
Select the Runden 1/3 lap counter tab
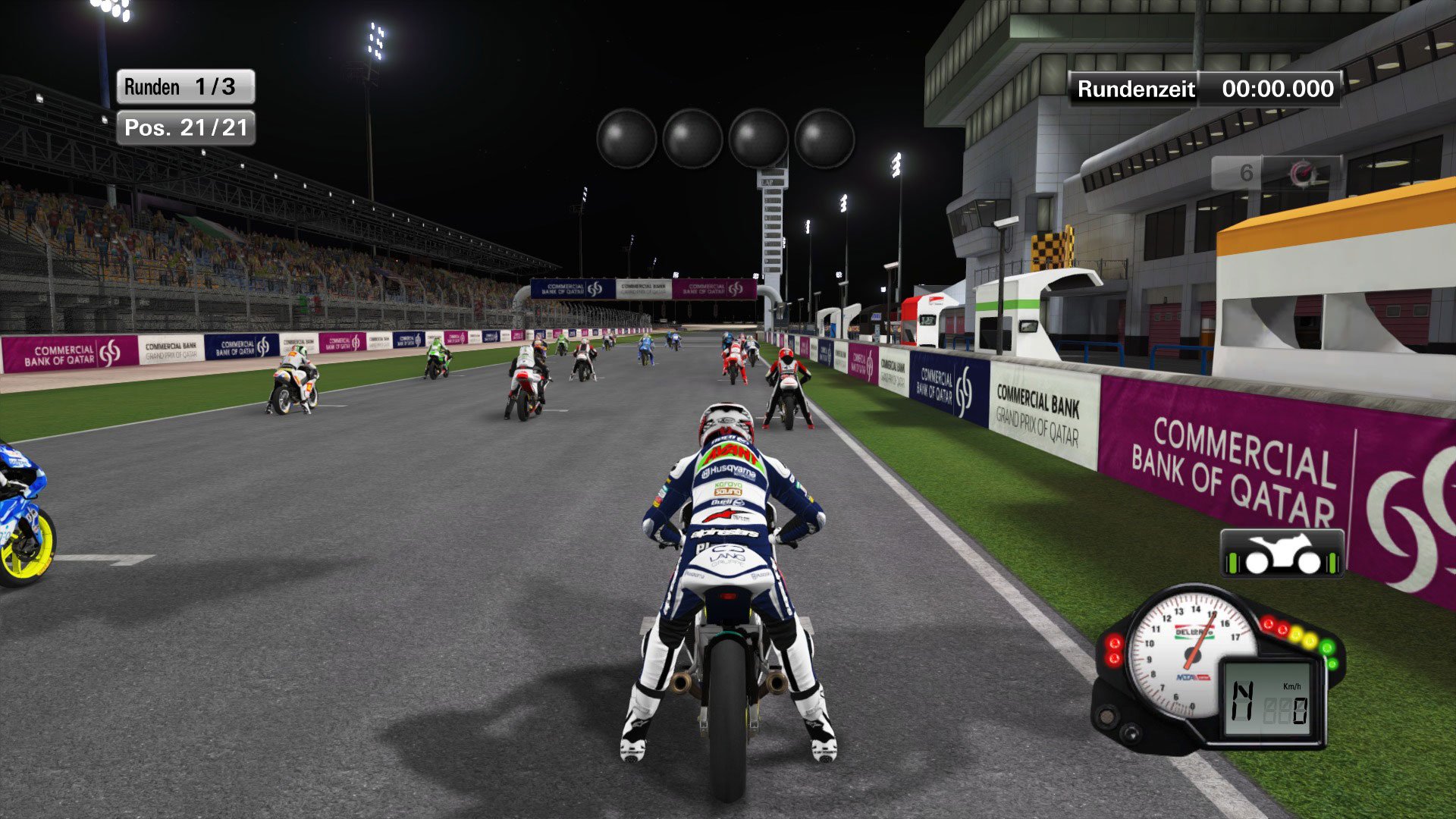pos(186,86)
